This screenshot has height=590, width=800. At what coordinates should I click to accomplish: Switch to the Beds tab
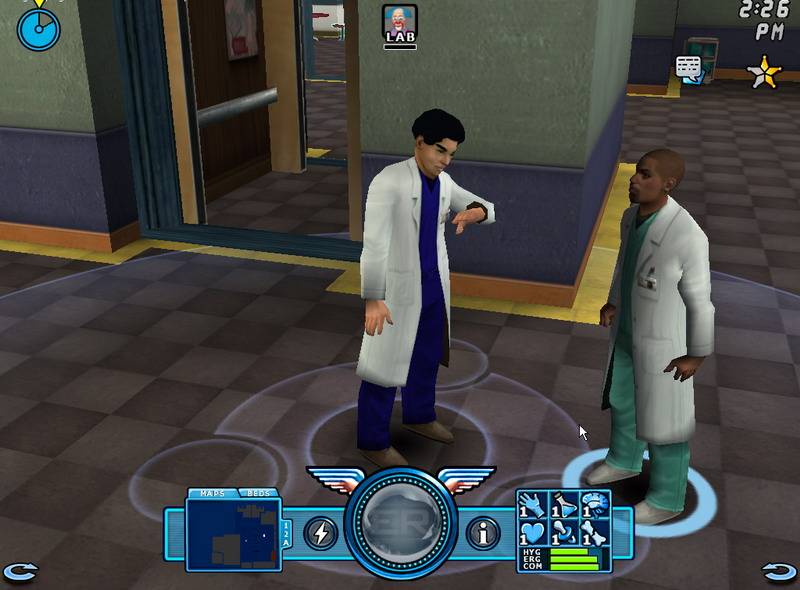257,493
